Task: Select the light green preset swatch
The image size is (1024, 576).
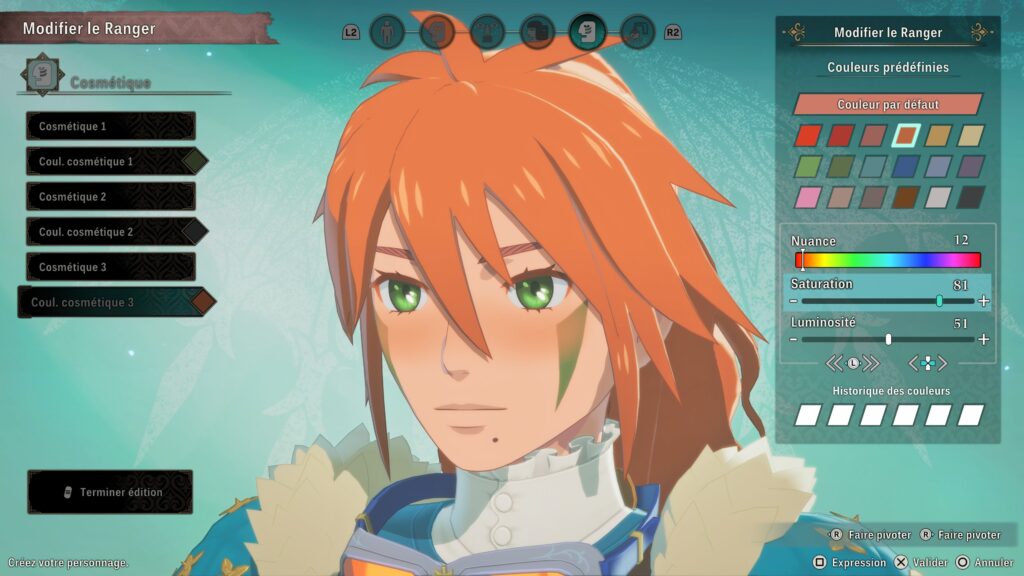Action: pyautogui.click(x=808, y=167)
